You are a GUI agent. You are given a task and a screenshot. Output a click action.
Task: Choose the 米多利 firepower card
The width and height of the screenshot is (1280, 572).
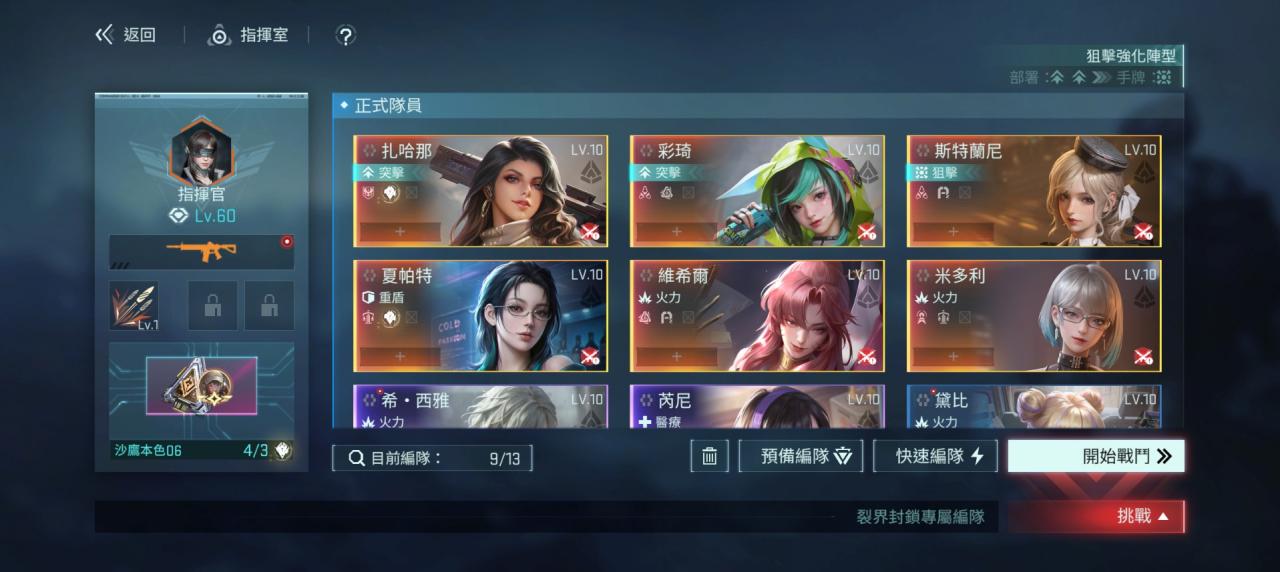point(1034,316)
